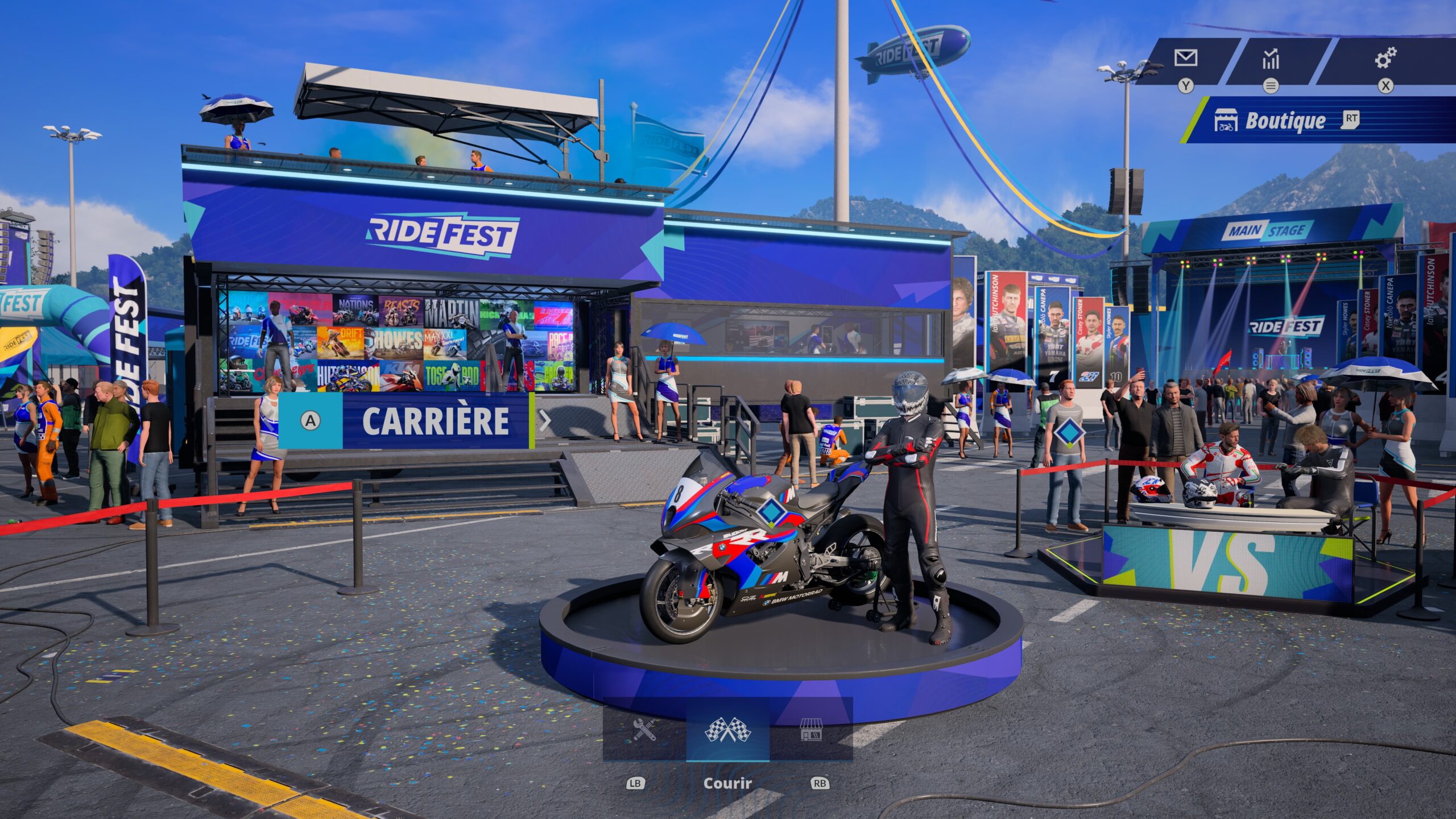Click the hamburger menu prompt under statistics
Viewport: 1456px width, 819px height.
[x=1271, y=86]
